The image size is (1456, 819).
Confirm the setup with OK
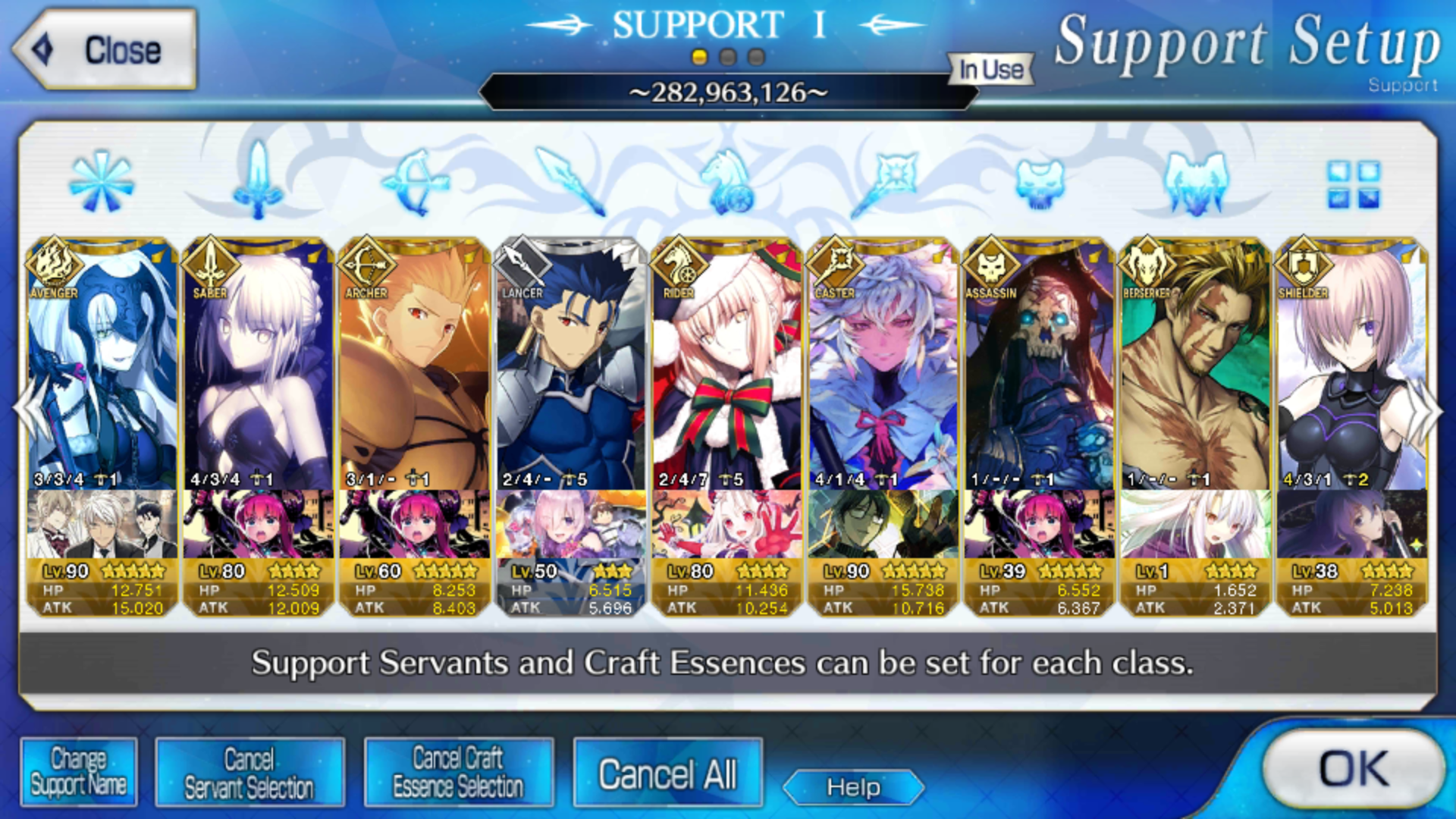[x=1354, y=768]
